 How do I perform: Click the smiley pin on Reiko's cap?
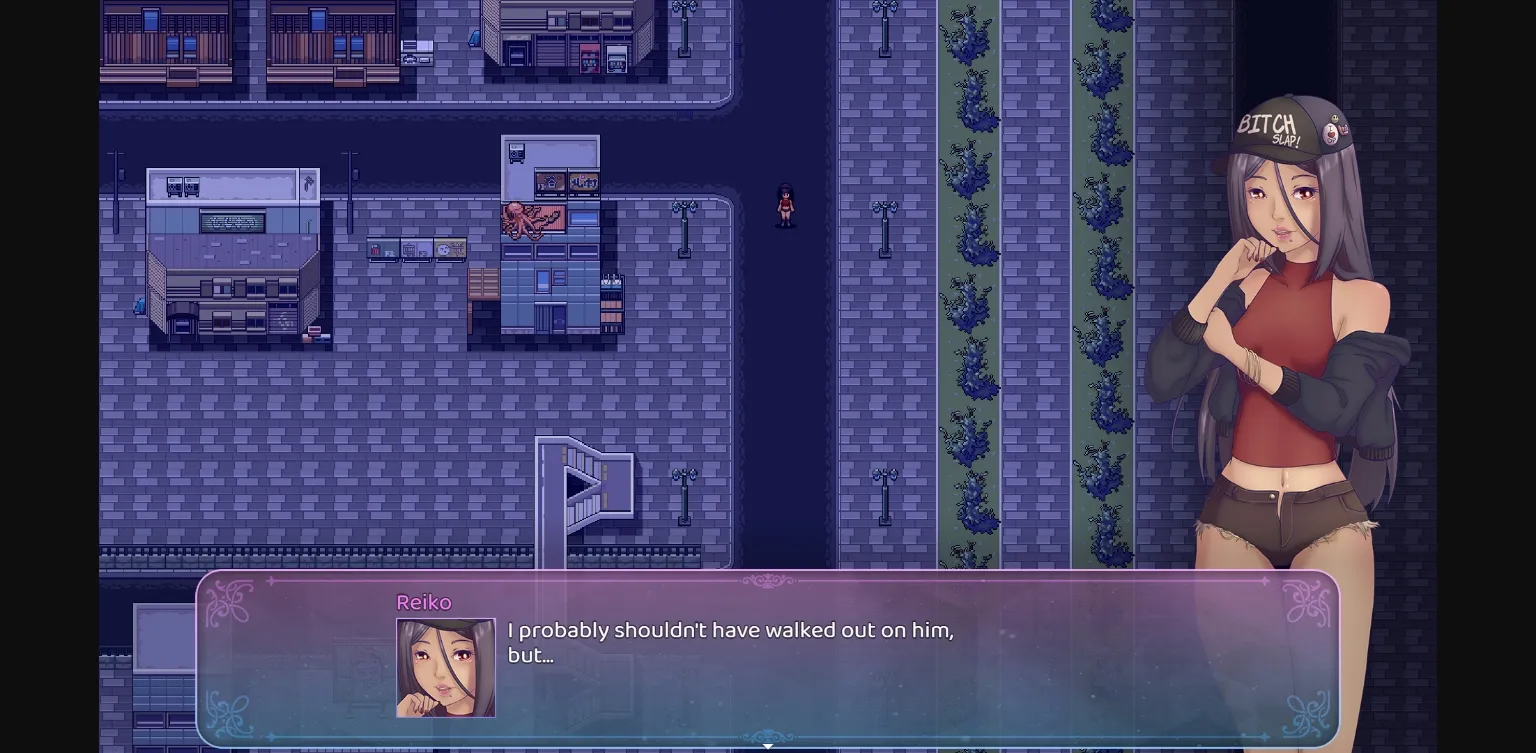click(1334, 119)
